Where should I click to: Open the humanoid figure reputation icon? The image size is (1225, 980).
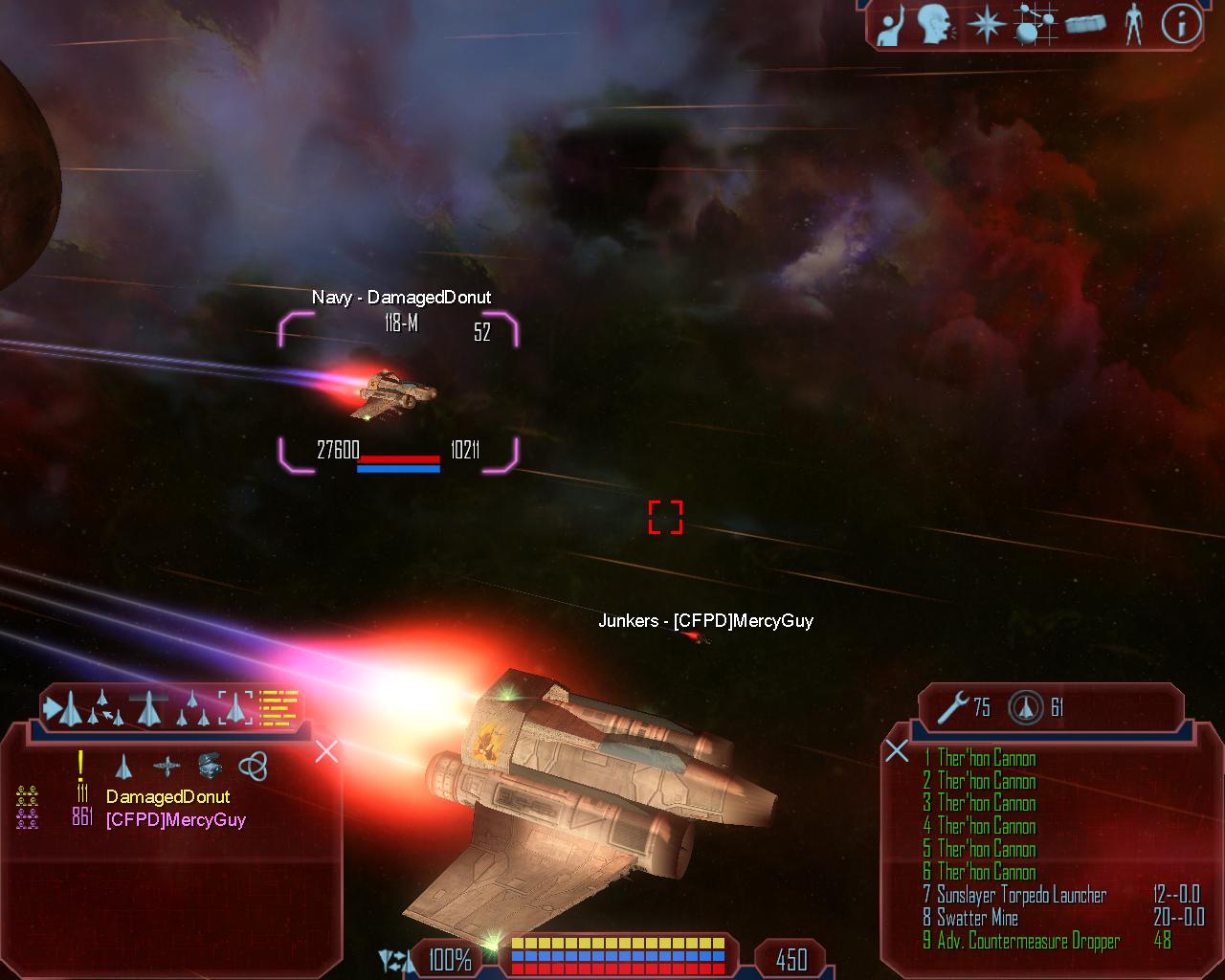[1134, 25]
